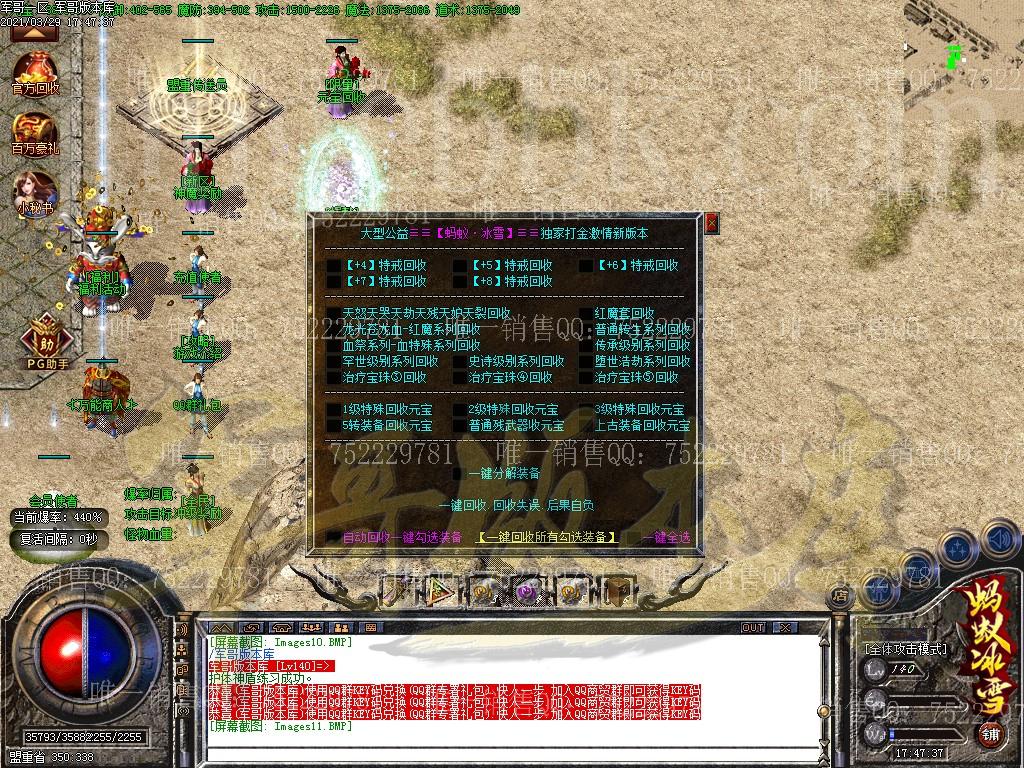Click 【一键回收所有勾选装备】 link
1024x768 pixels.
coord(546,538)
